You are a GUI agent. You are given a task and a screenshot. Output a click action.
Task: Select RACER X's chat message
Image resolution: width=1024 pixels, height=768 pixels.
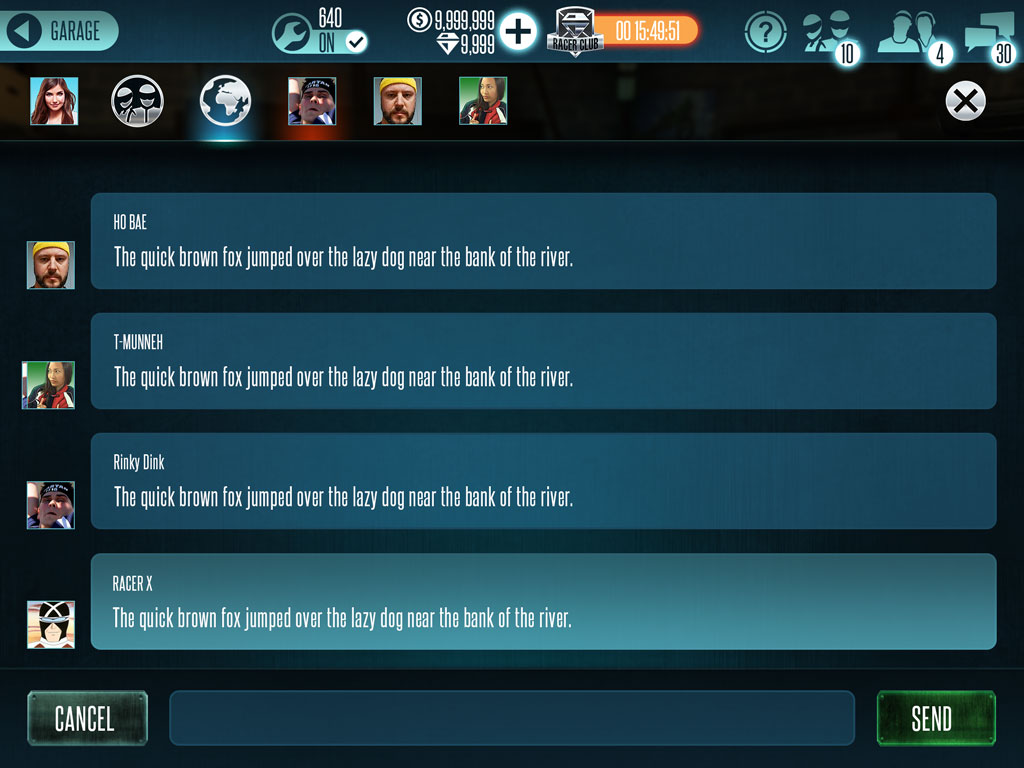(x=543, y=601)
